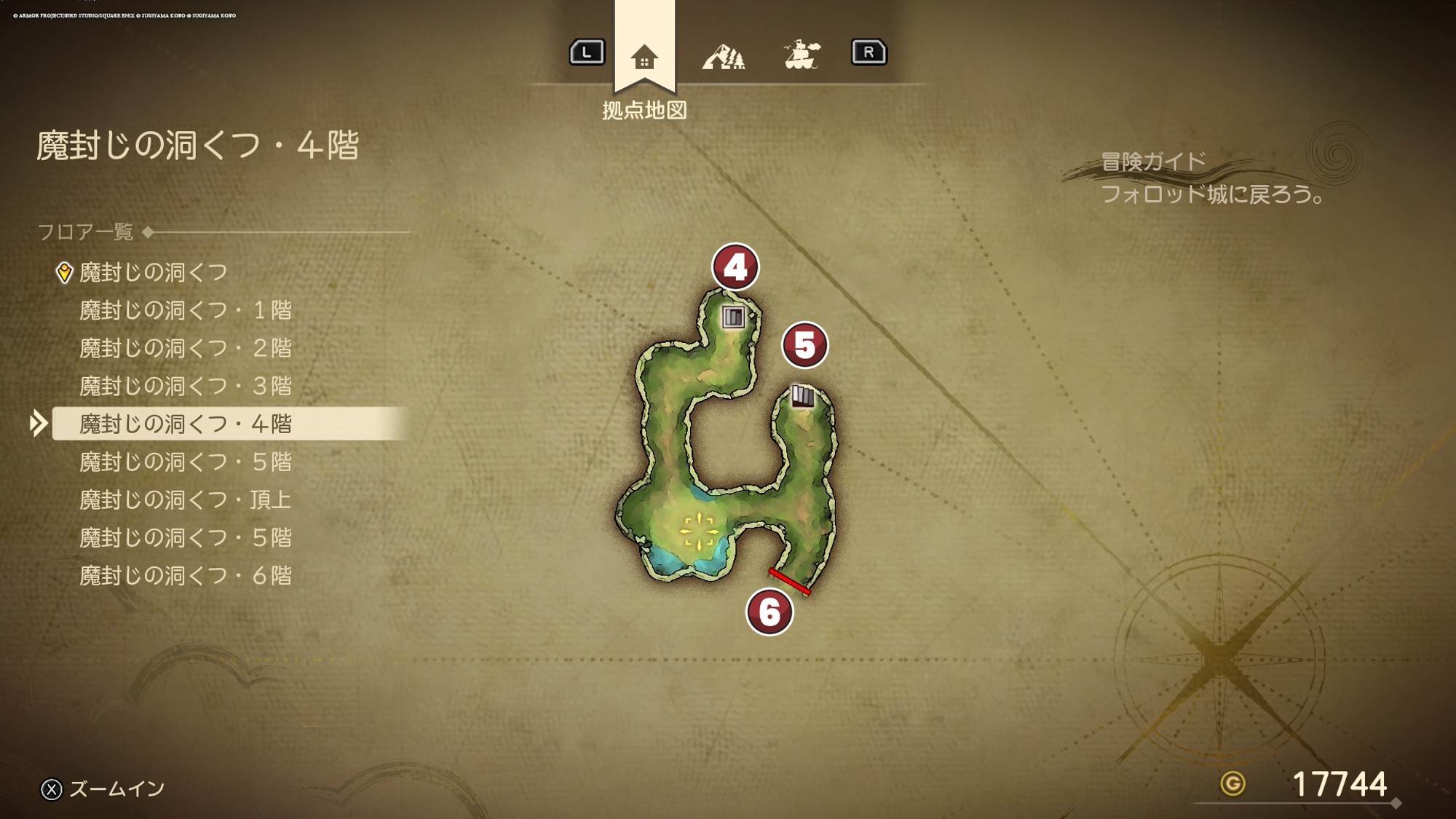Viewport: 1456px width, 819px height.
Task: Click the red number 4 map marker
Action: (x=735, y=267)
